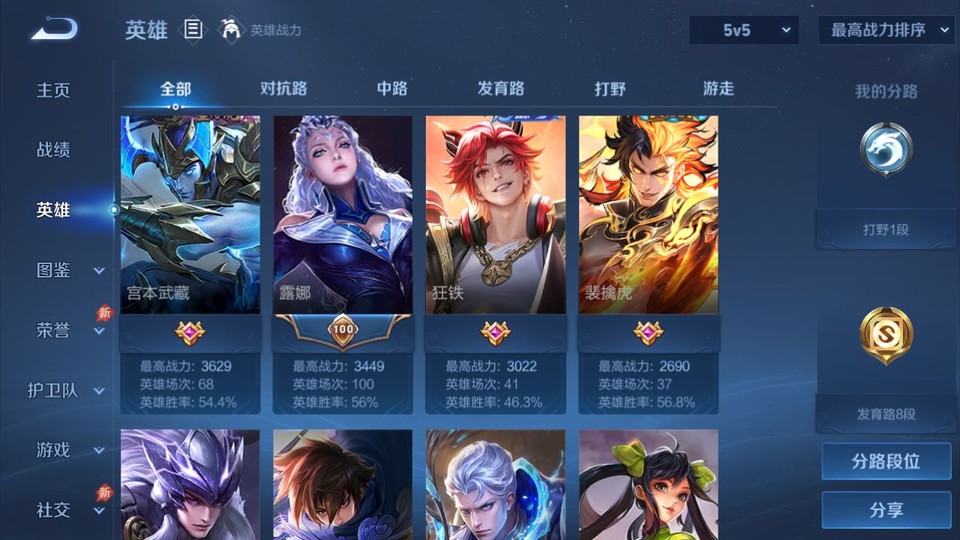960x540 pixels.
Task: Open the 主页 home menu
Action: click(x=54, y=90)
